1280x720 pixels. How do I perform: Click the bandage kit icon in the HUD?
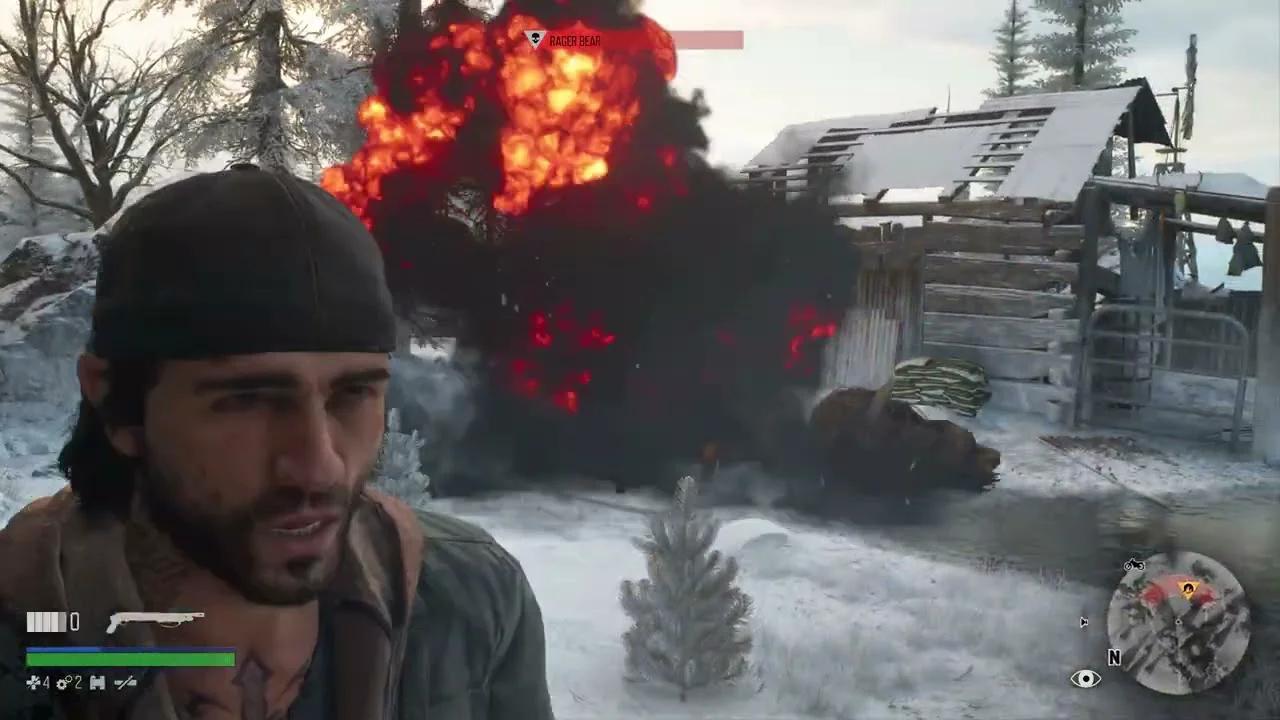pyautogui.click(x=97, y=682)
